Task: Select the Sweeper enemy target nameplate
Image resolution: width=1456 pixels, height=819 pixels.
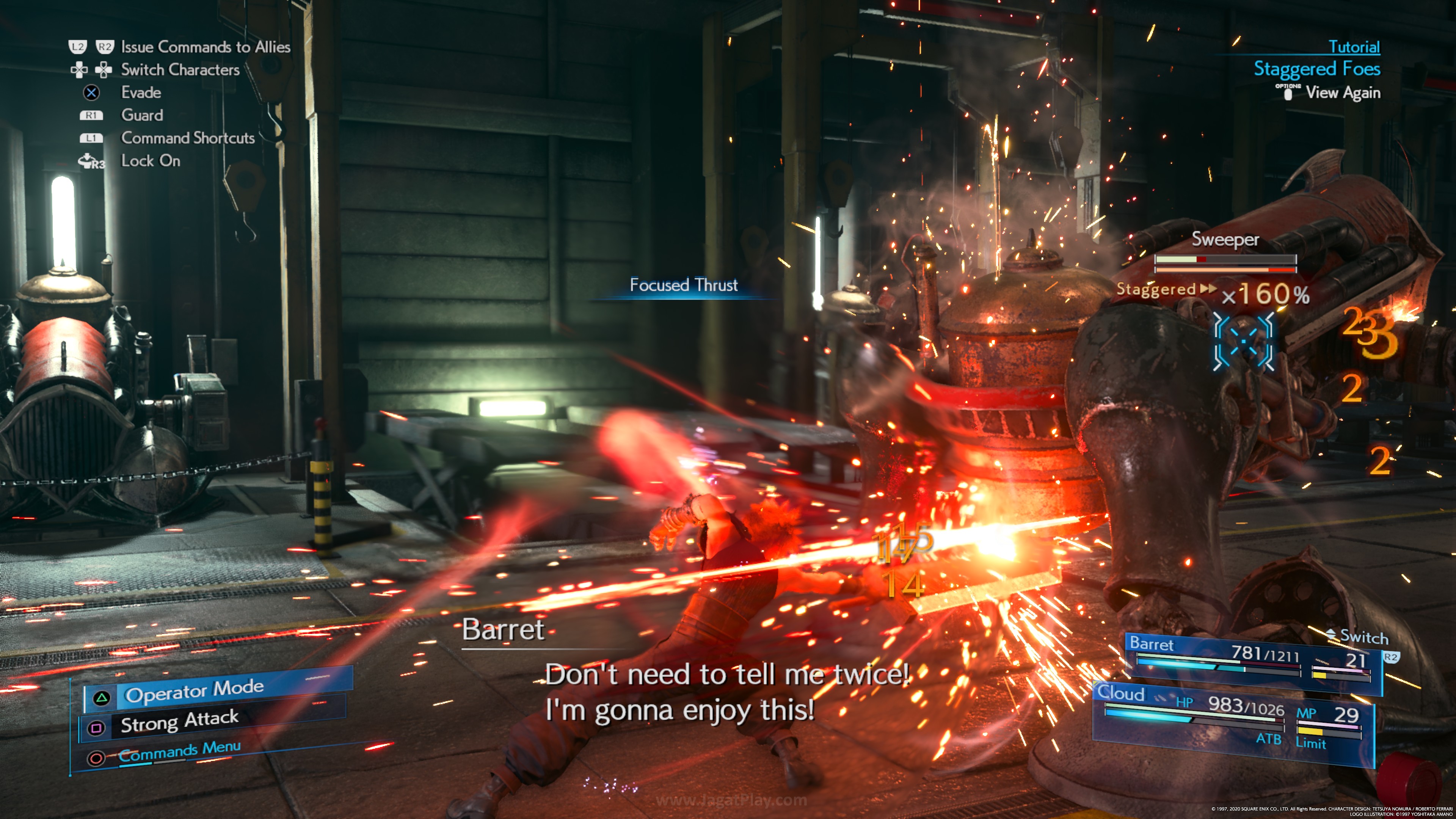Action: 1225,240
